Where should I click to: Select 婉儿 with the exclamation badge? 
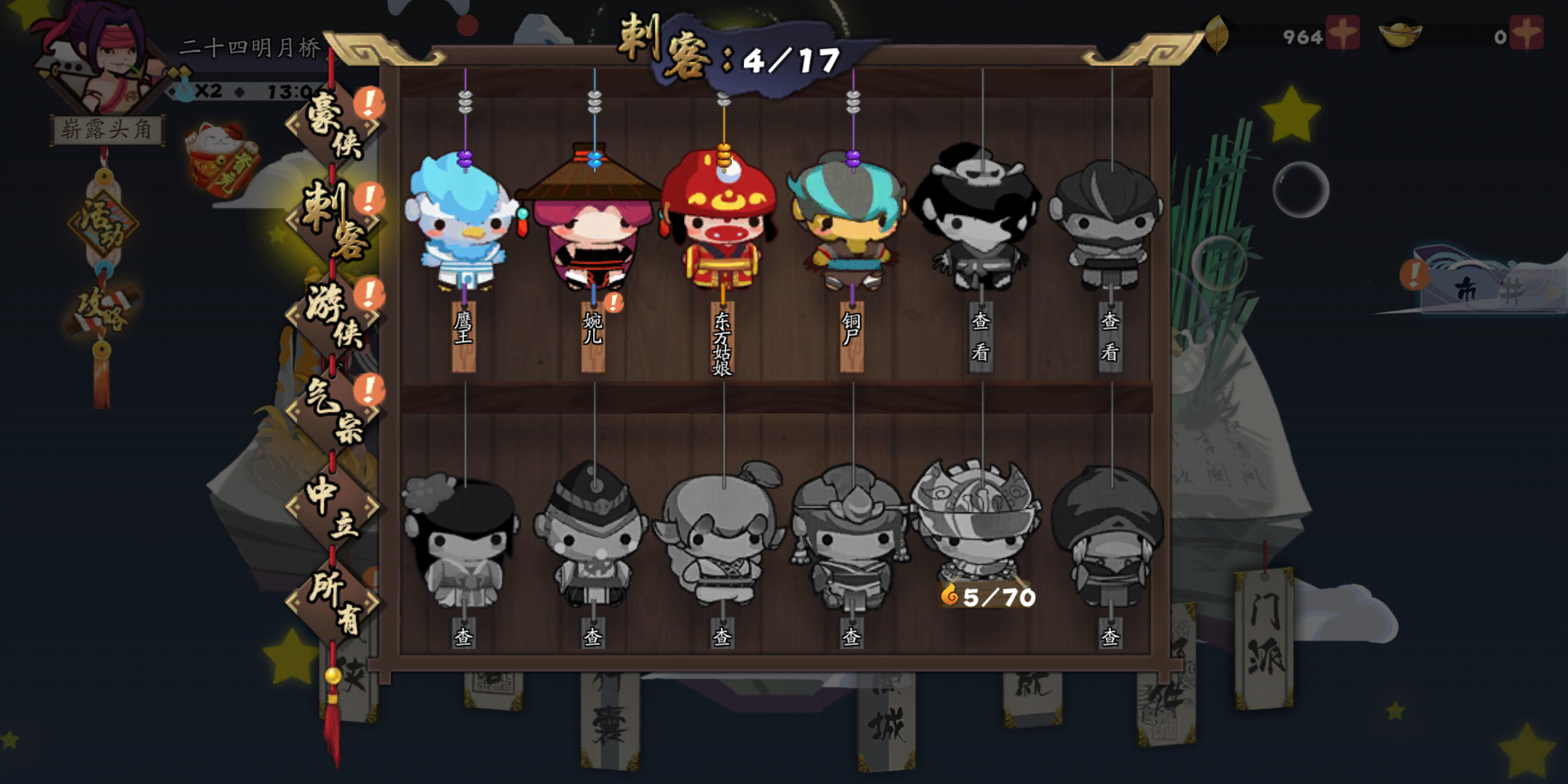(x=592, y=232)
